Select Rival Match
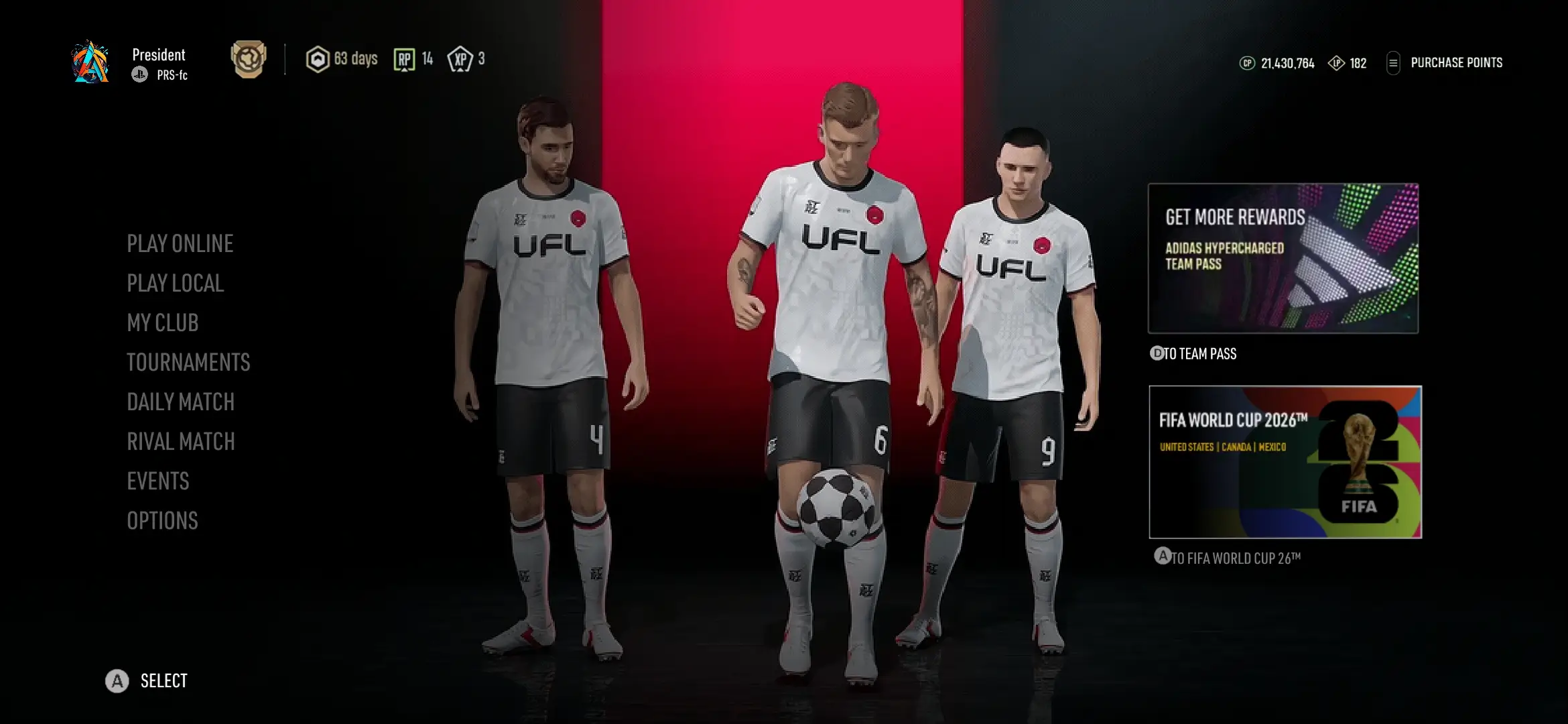 [180, 441]
